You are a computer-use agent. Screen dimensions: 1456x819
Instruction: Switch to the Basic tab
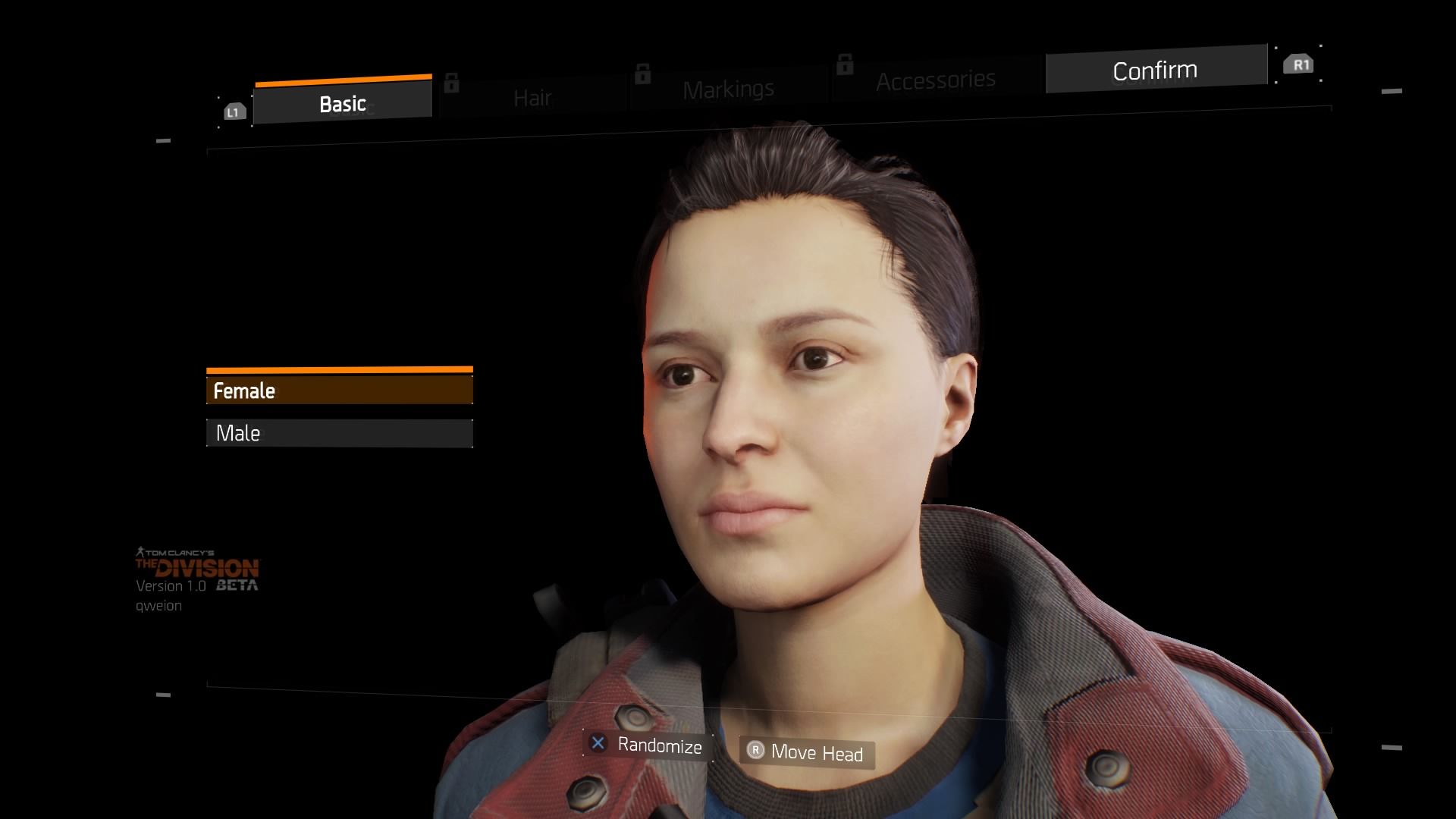[343, 103]
